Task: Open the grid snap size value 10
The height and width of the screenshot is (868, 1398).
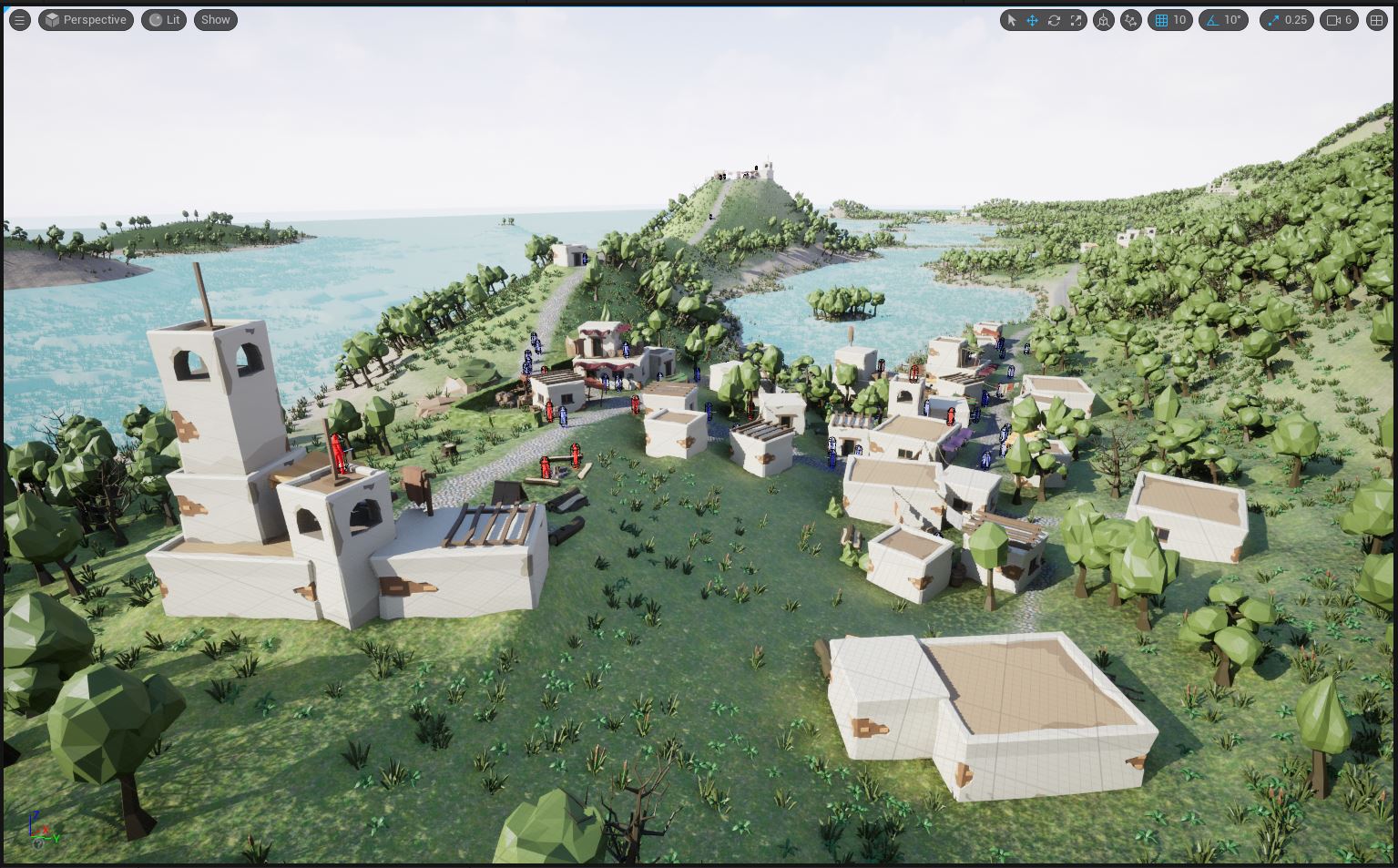Action: (x=1179, y=20)
